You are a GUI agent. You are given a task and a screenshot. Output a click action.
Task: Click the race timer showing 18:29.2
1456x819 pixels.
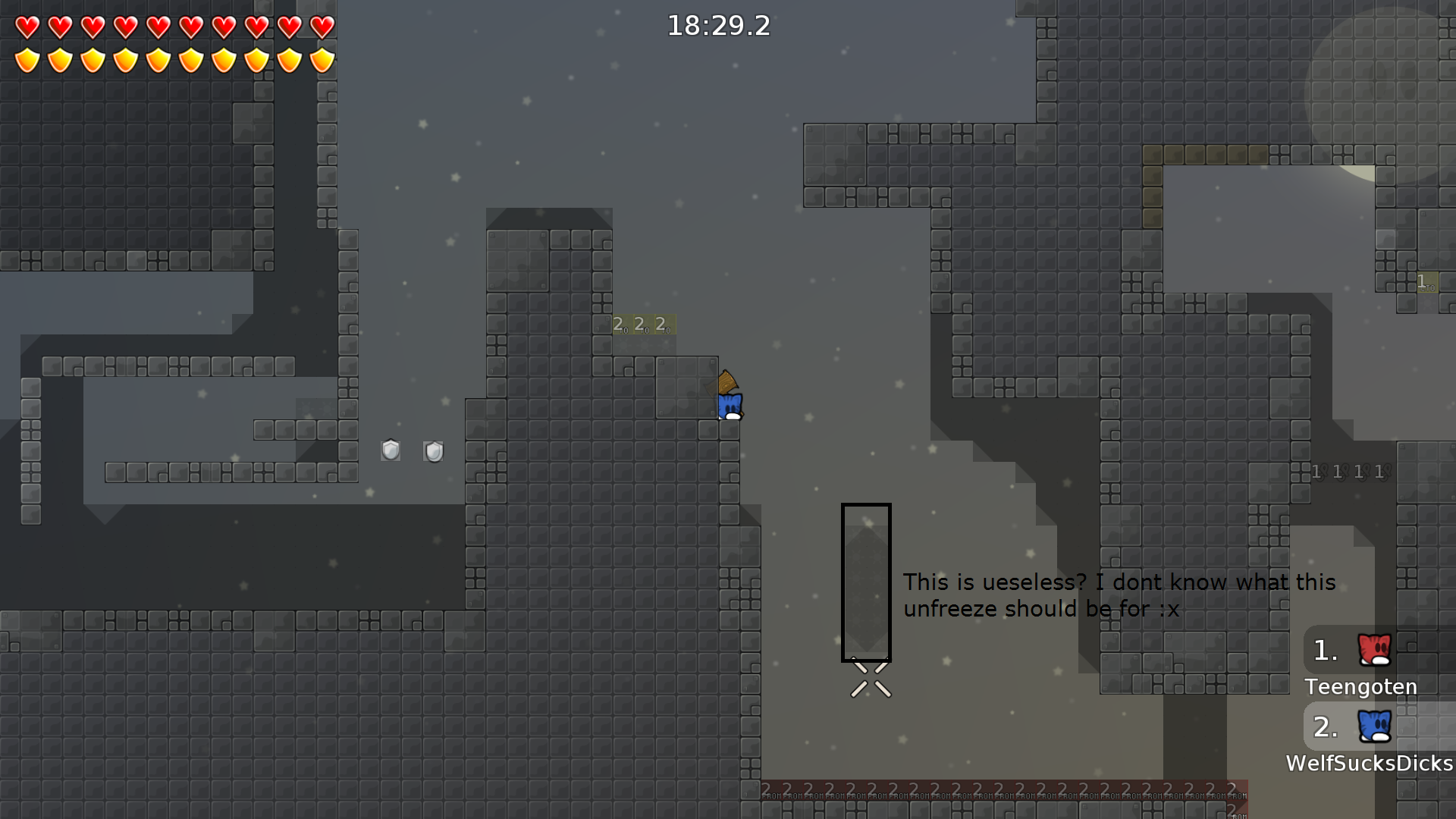tap(717, 27)
